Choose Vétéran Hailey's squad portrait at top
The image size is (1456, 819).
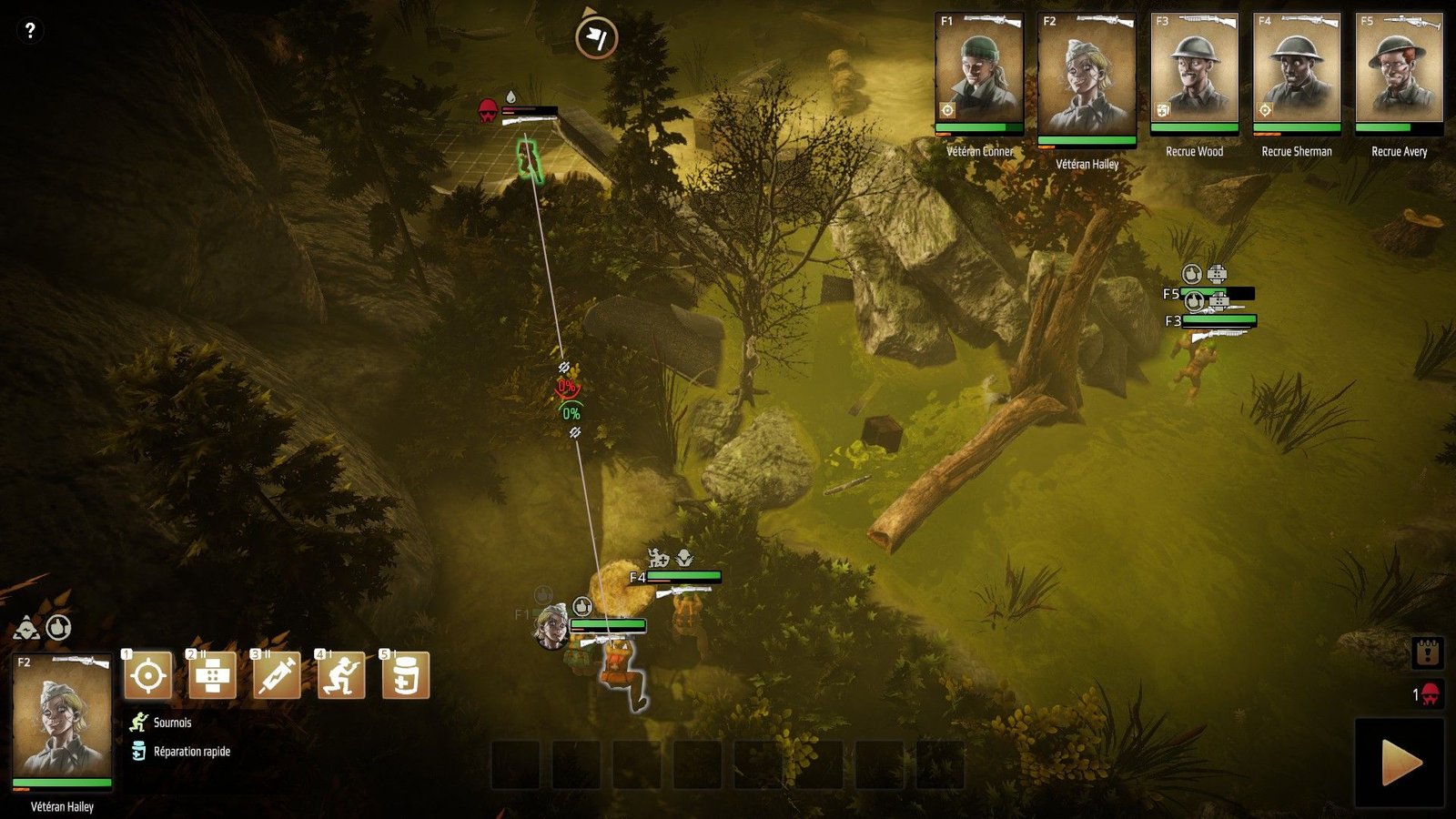point(1087,78)
